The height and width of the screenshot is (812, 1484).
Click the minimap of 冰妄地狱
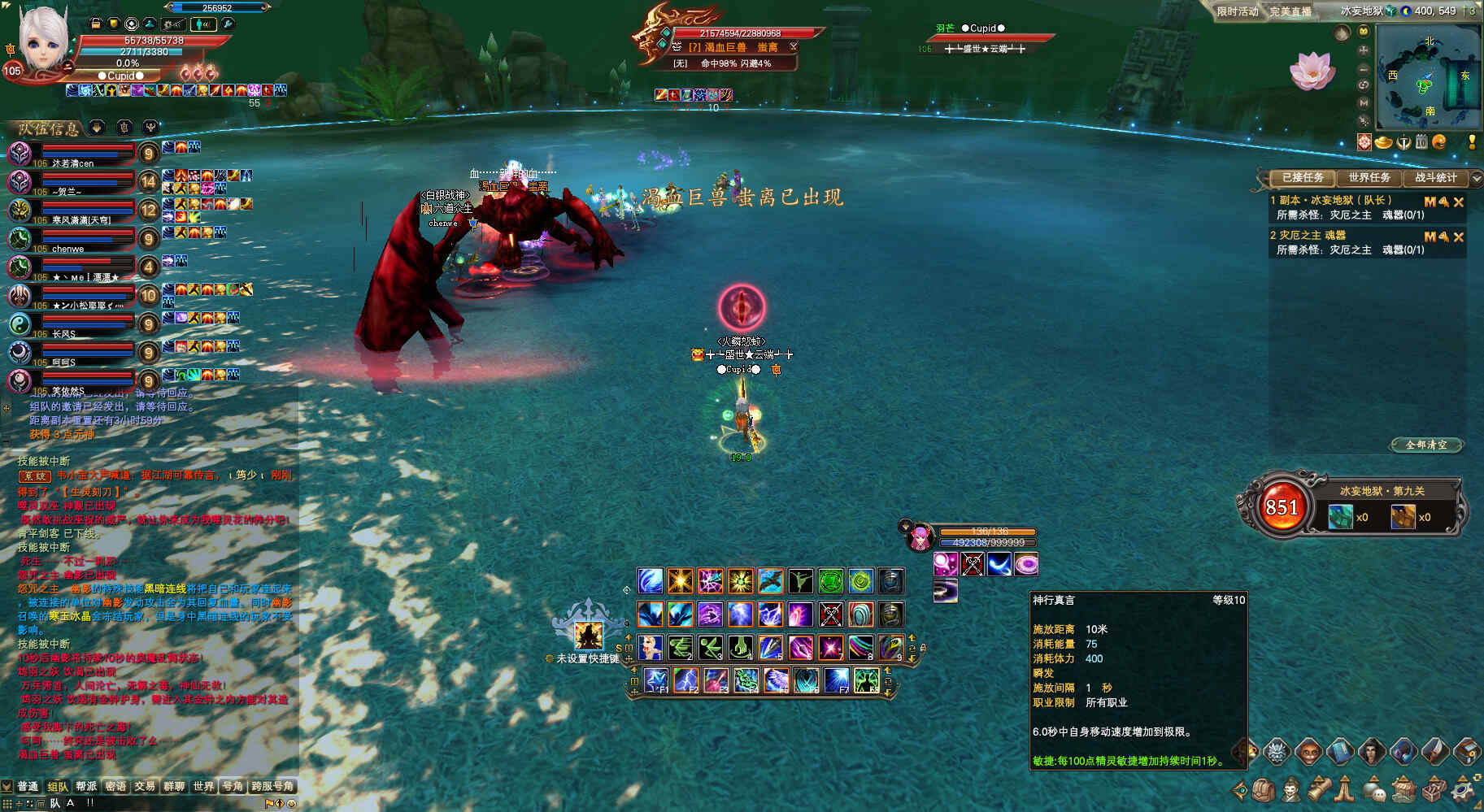pyautogui.click(x=1427, y=77)
